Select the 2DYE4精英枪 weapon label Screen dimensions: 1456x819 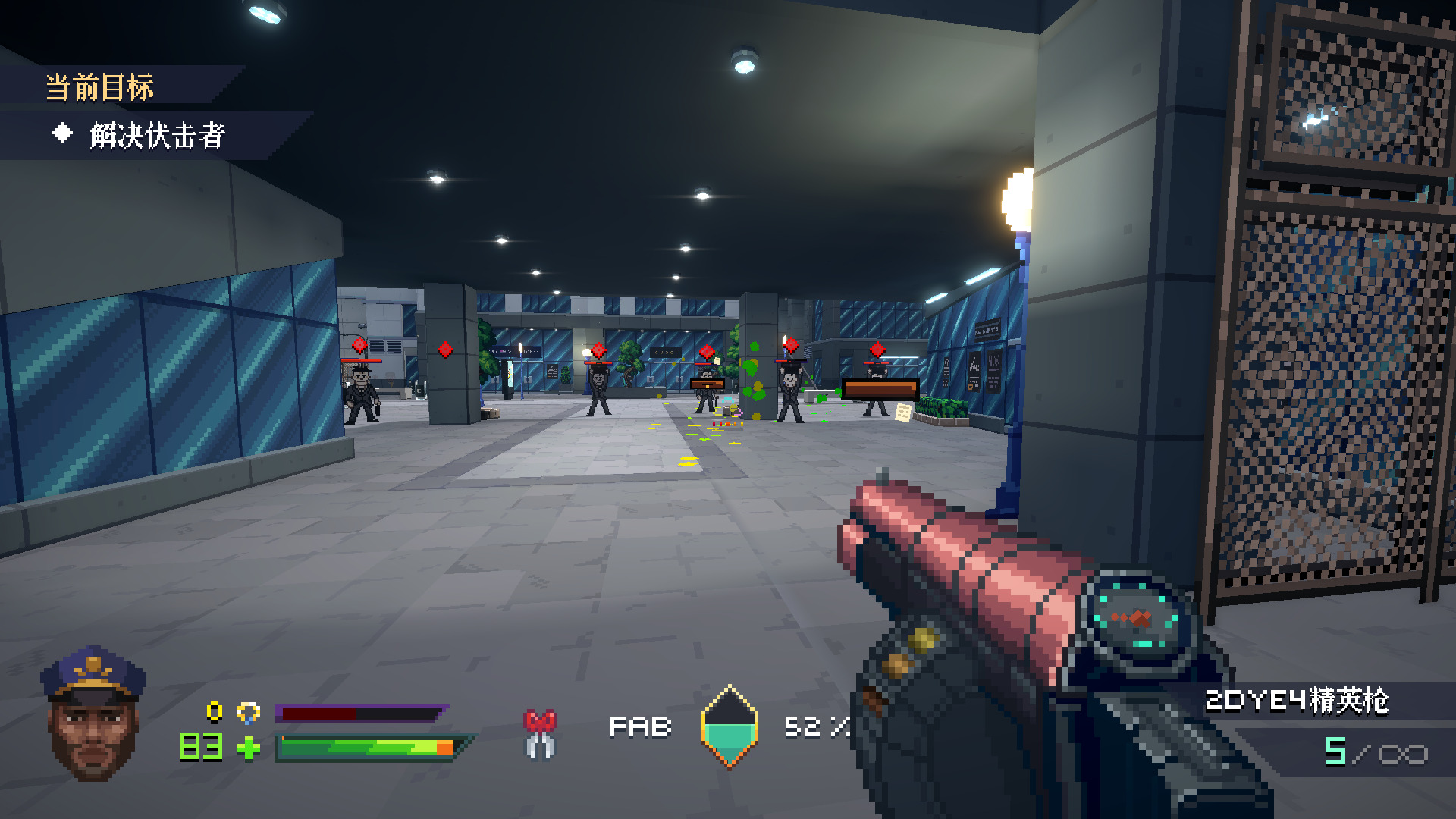coord(1296,700)
